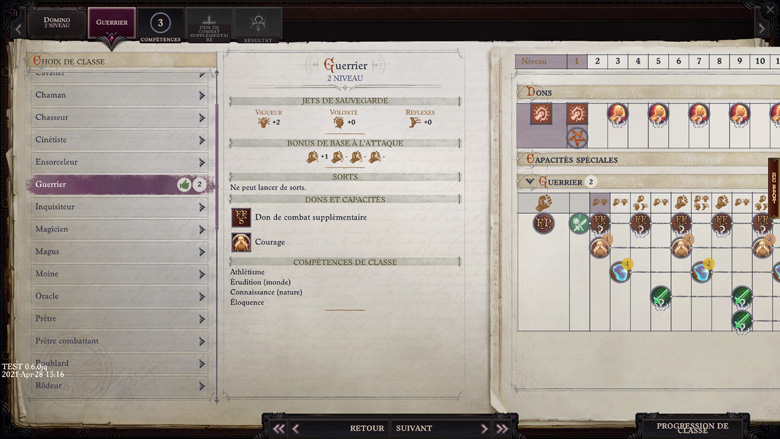The width and height of the screenshot is (780, 439).
Task: Pick the Prêtre class
Action: coord(118,319)
